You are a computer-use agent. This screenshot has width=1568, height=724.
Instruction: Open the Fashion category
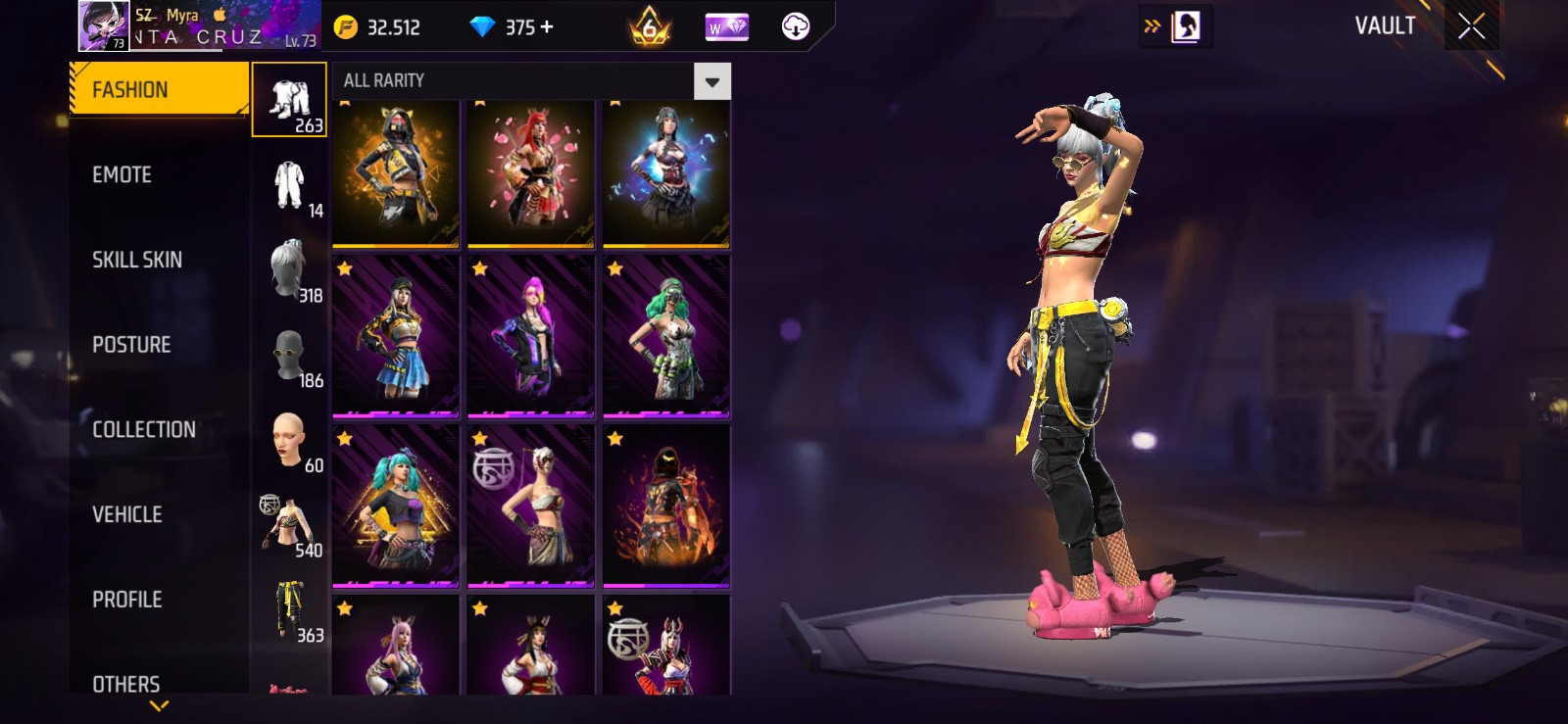click(157, 90)
